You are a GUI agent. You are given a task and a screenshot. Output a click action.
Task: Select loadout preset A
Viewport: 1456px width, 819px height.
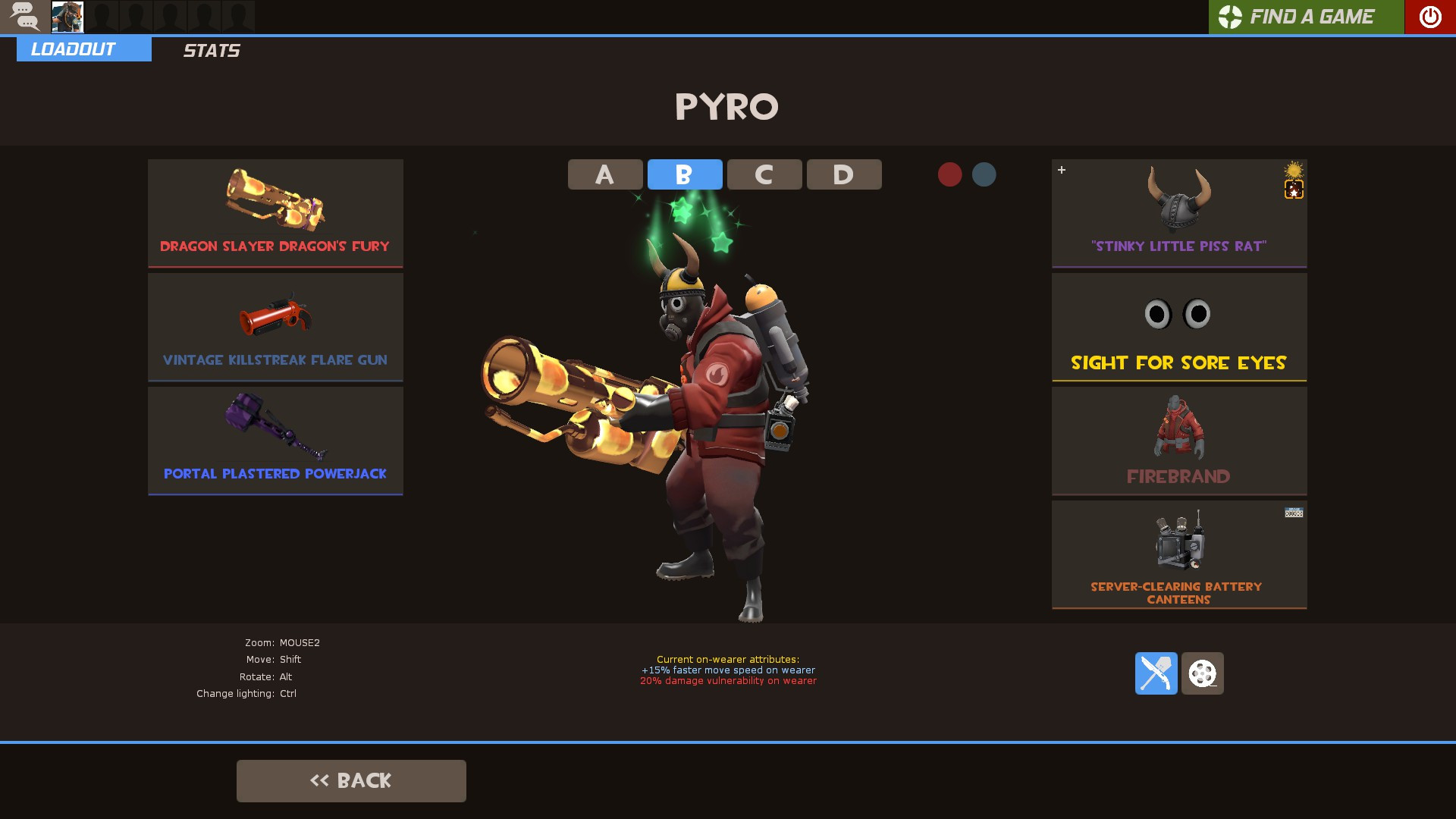pyautogui.click(x=604, y=174)
